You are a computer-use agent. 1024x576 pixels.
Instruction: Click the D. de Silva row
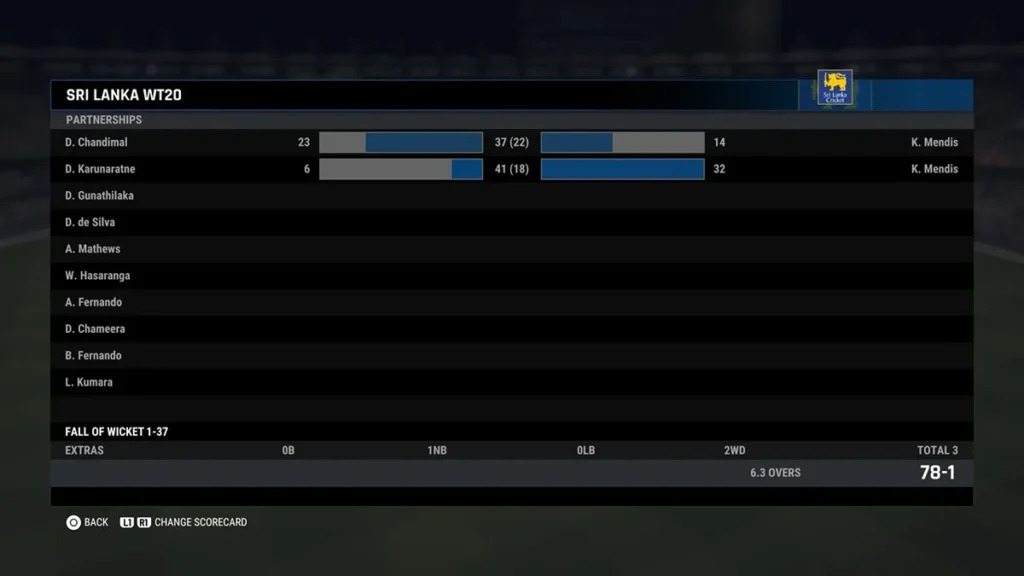point(90,222)
